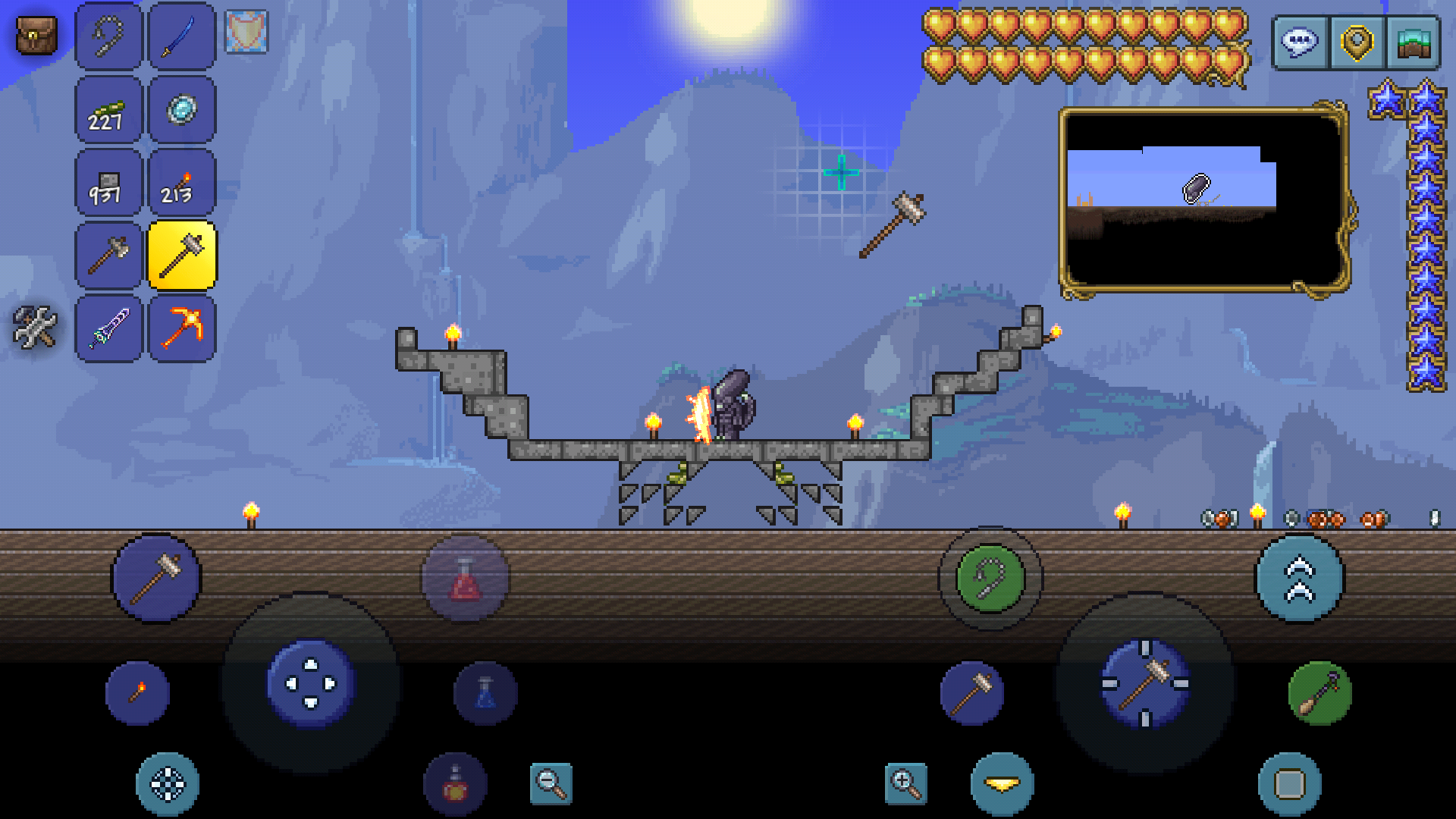Tap the jump double-arrow button

point(1300,579)
